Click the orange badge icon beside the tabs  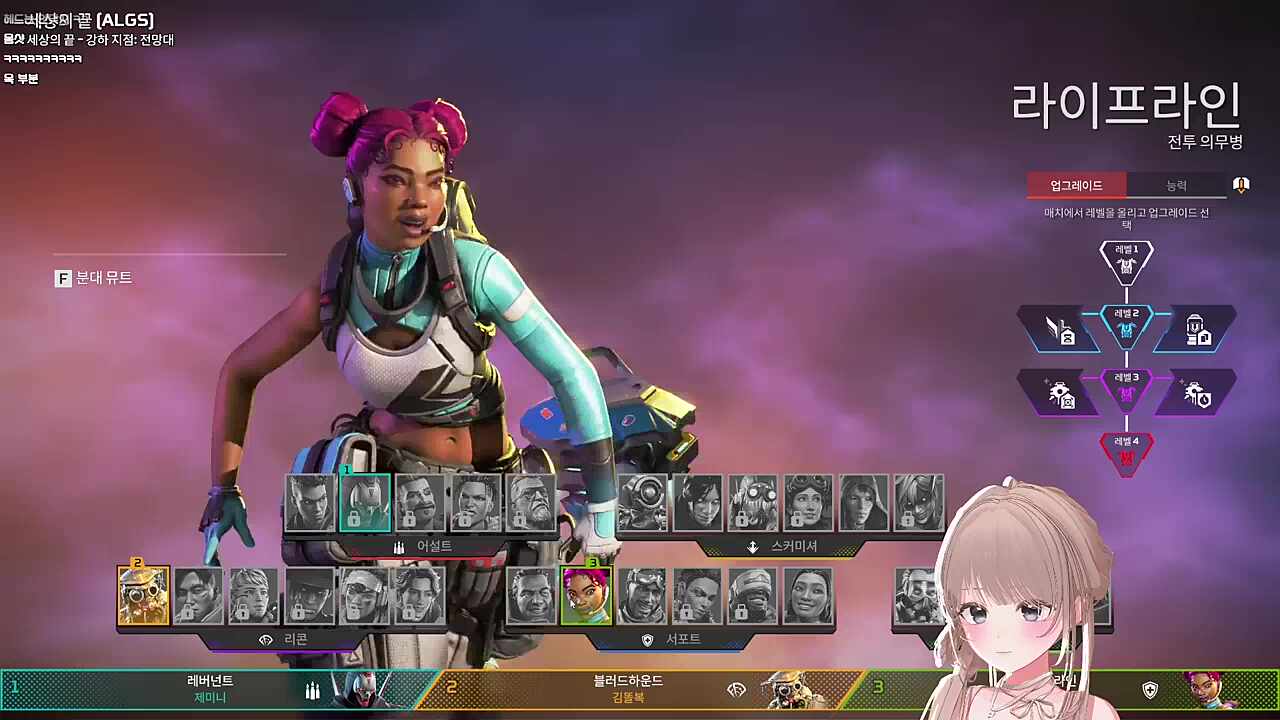point(1241,185)
